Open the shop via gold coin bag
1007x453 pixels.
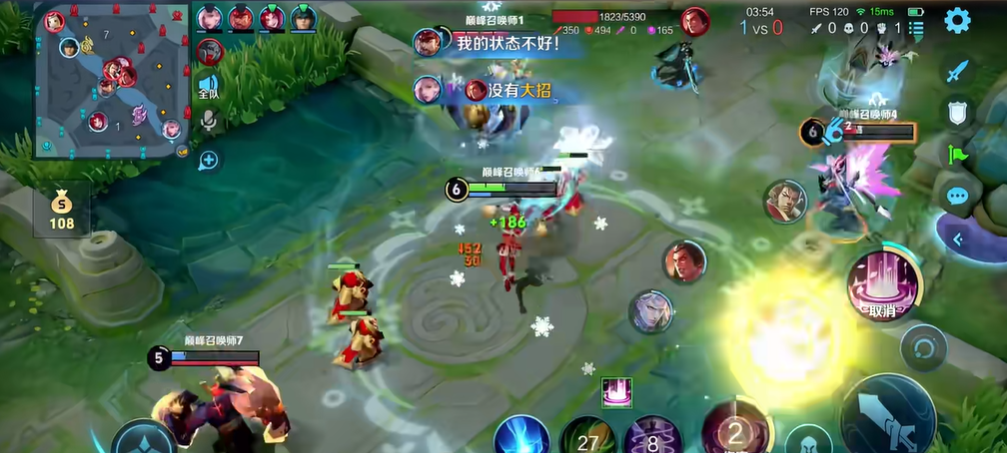click(62, 209)
